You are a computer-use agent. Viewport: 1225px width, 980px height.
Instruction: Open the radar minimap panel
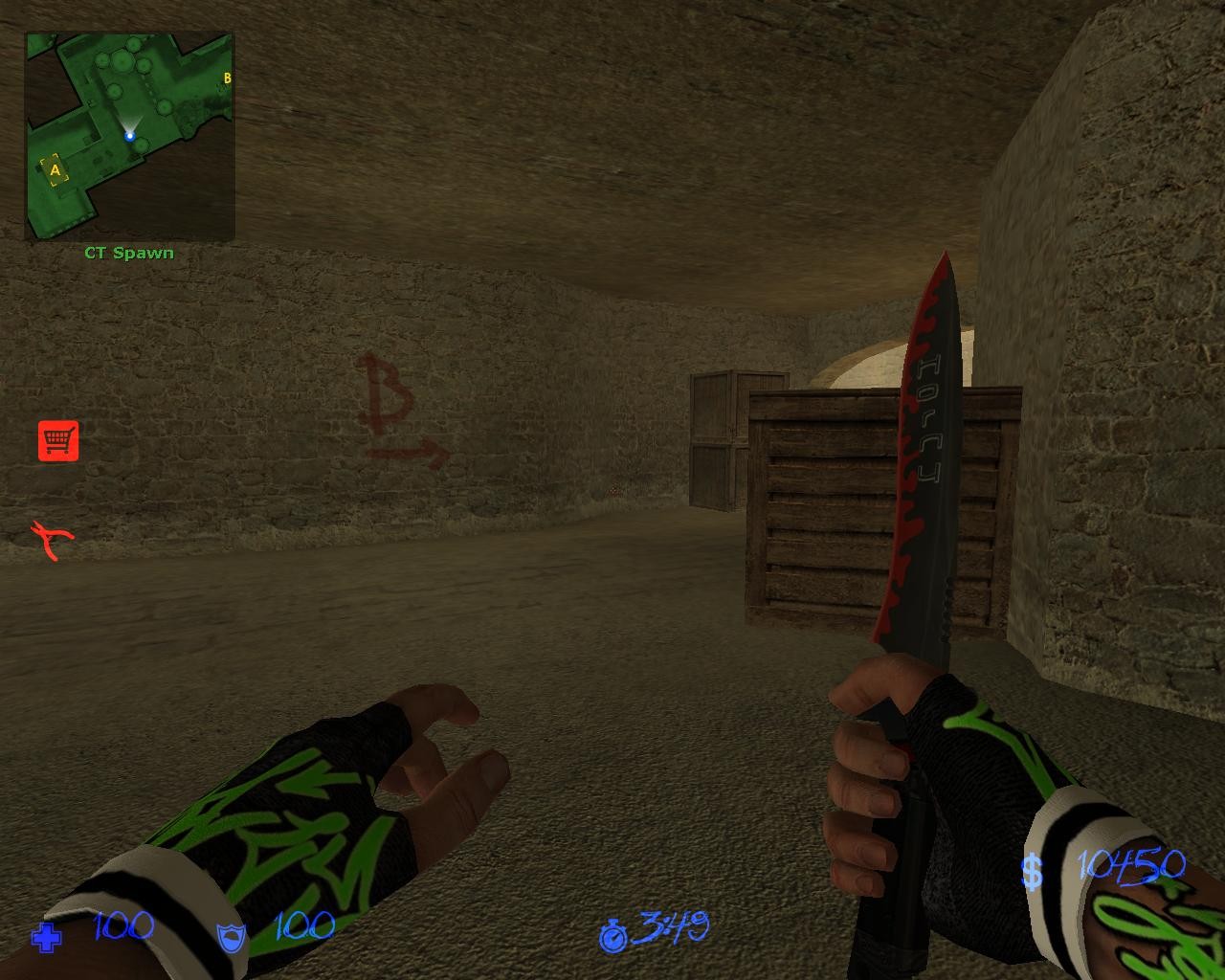[129, 131]
